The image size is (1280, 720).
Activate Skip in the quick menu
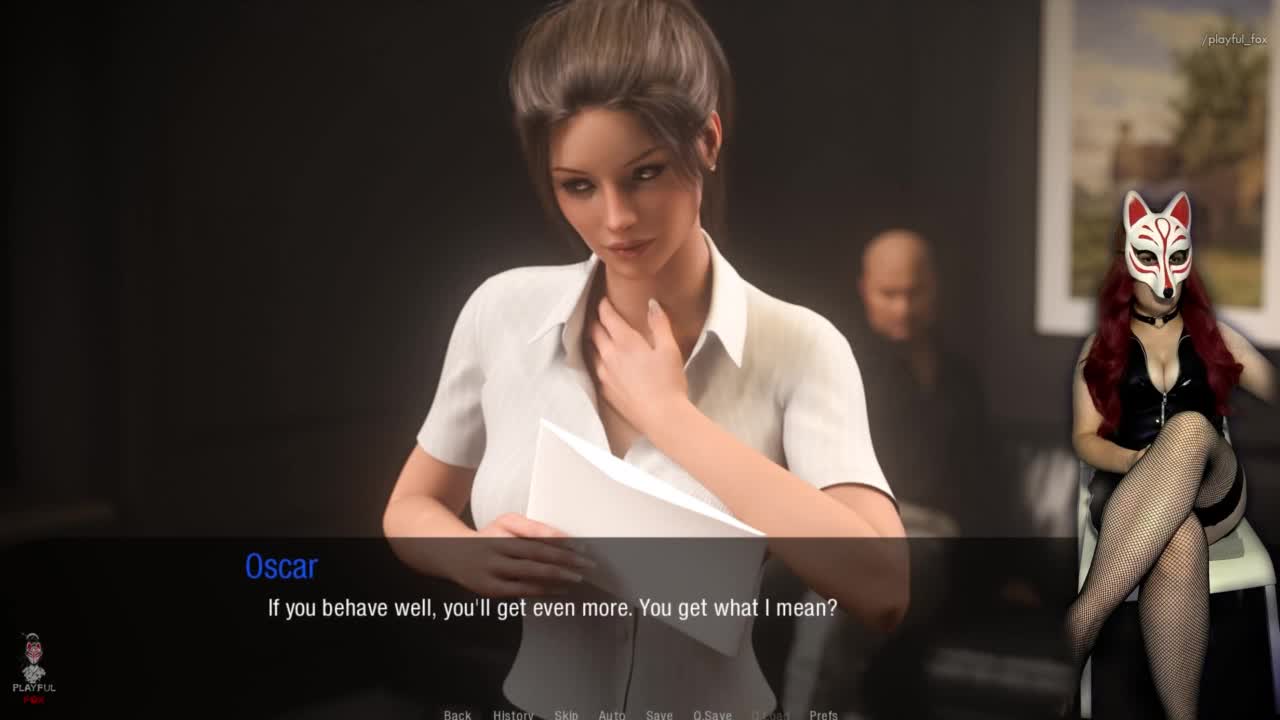pyautogui.click(x=566, y=715)
